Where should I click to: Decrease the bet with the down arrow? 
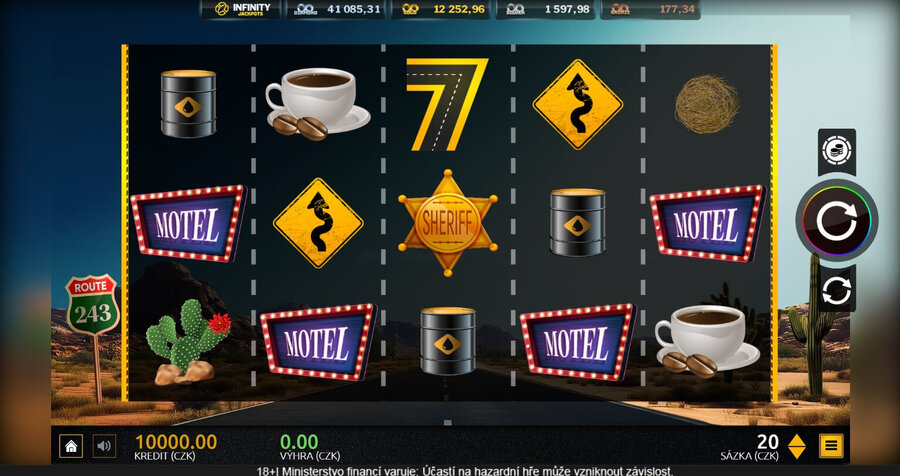tap(797, 453)
